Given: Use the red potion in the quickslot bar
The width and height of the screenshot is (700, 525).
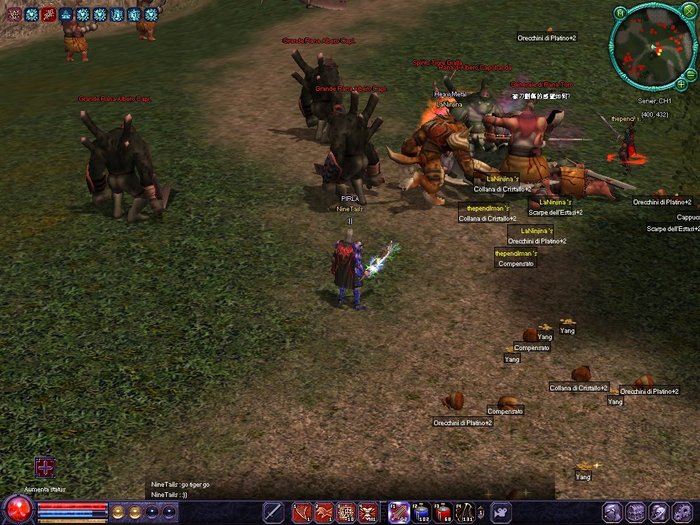Looking at the screenshot, I should tap(443, 513).
